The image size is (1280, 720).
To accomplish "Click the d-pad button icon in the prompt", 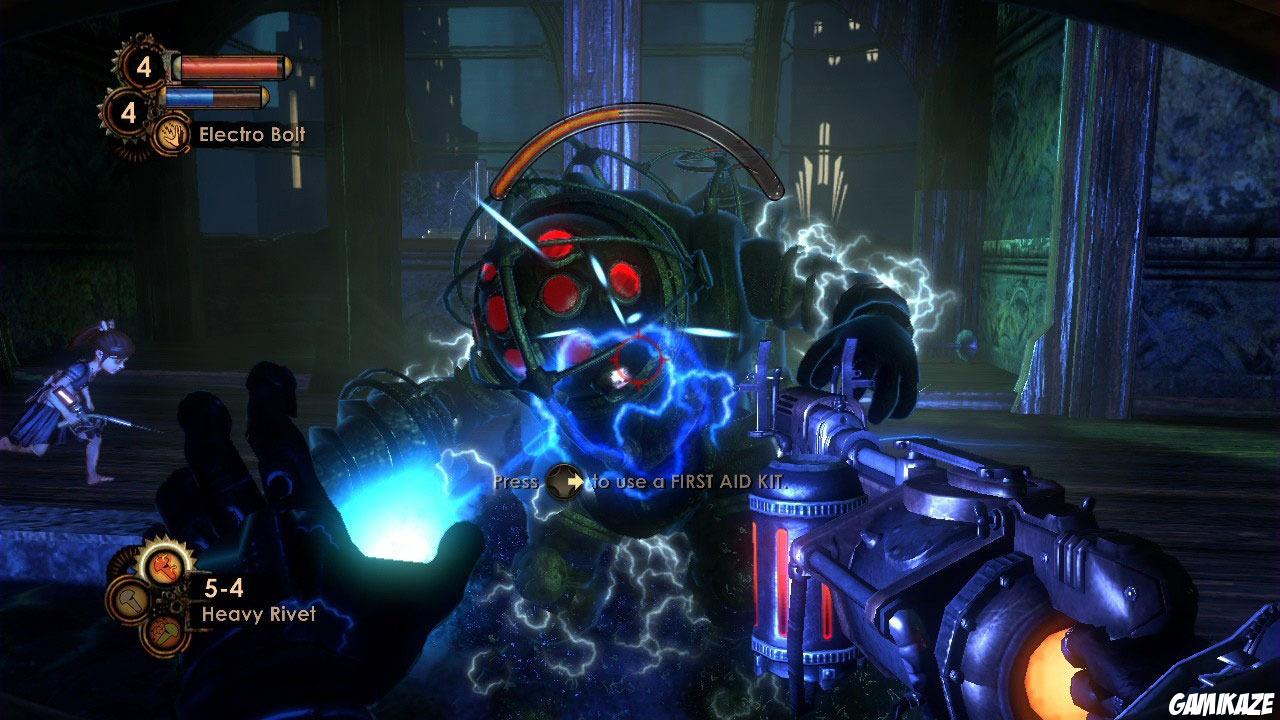I will [563, 481].
